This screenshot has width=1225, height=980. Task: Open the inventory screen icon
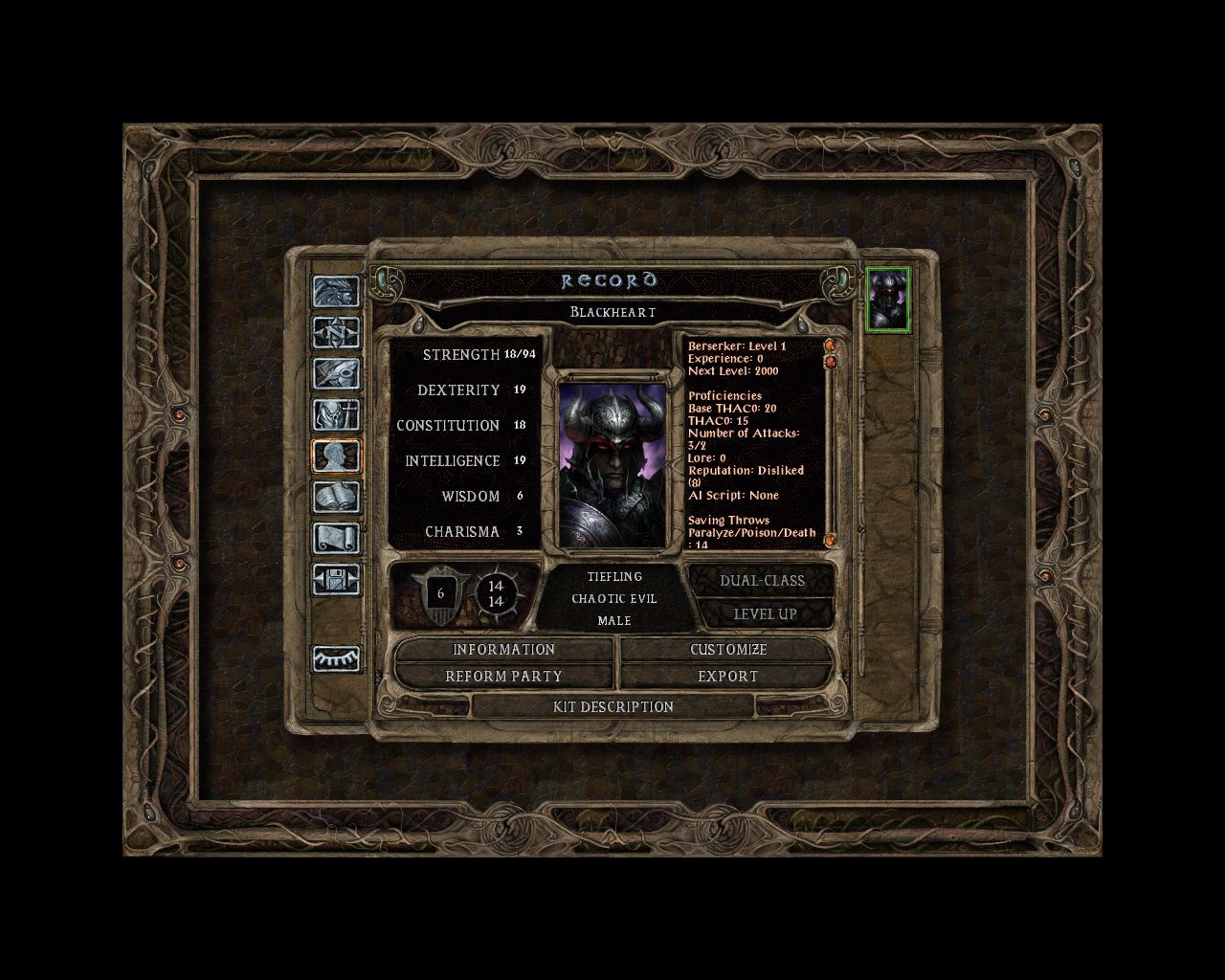tap(337, 413)
